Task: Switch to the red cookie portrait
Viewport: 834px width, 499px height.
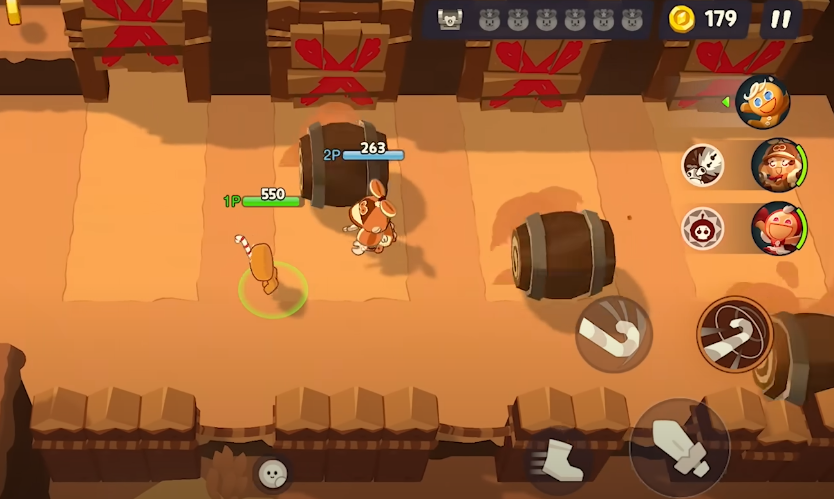Action: coord(777,228)
